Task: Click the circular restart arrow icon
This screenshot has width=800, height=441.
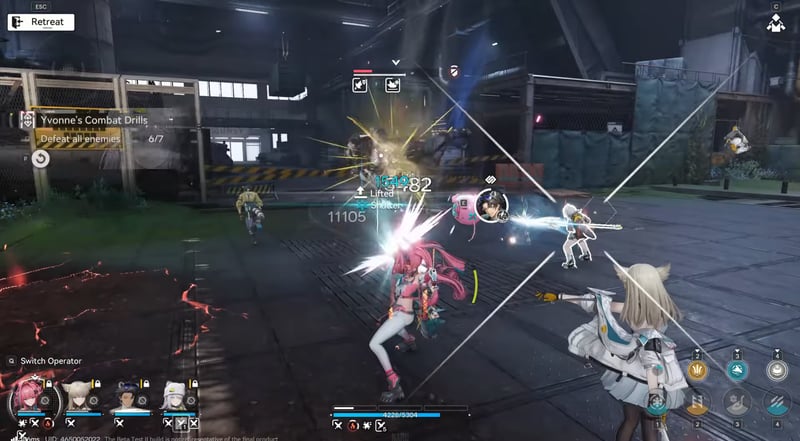Action: click(x=40, y=158)
